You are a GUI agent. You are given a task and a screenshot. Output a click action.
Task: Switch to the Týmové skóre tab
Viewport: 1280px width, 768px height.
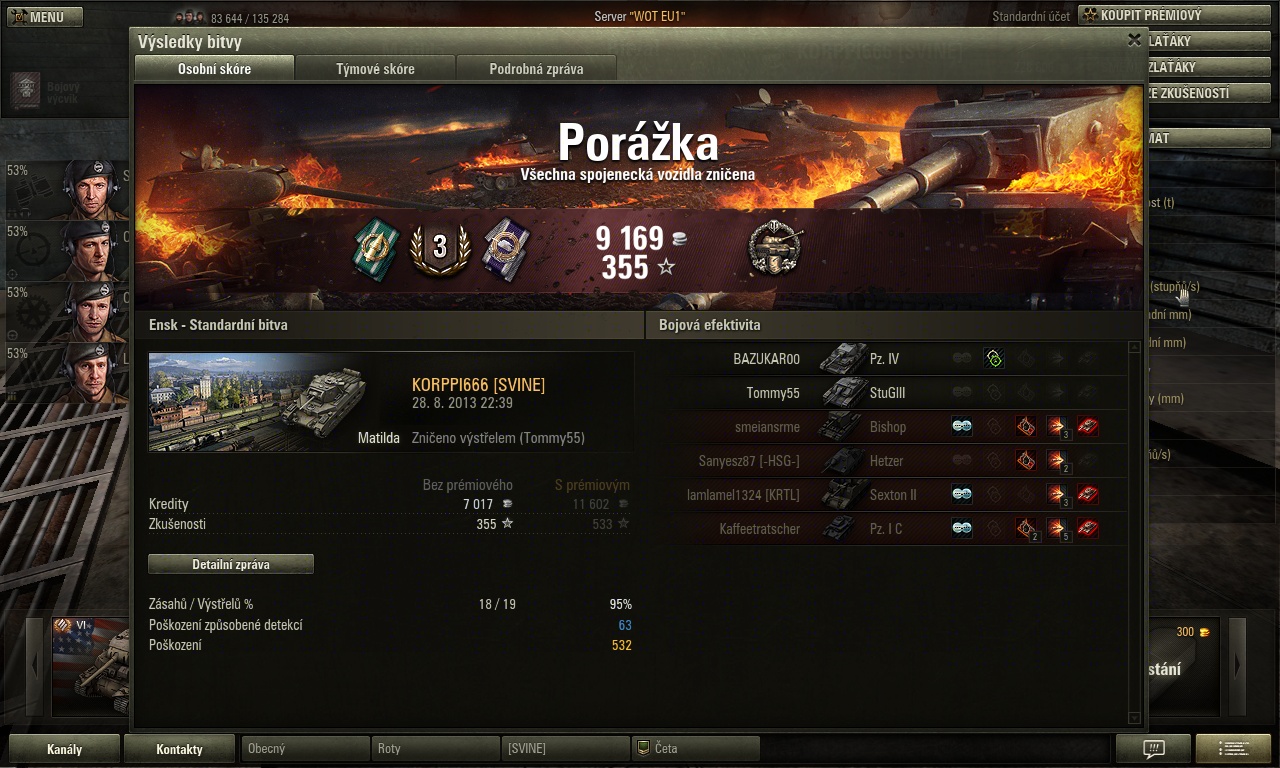pos(375,69)
